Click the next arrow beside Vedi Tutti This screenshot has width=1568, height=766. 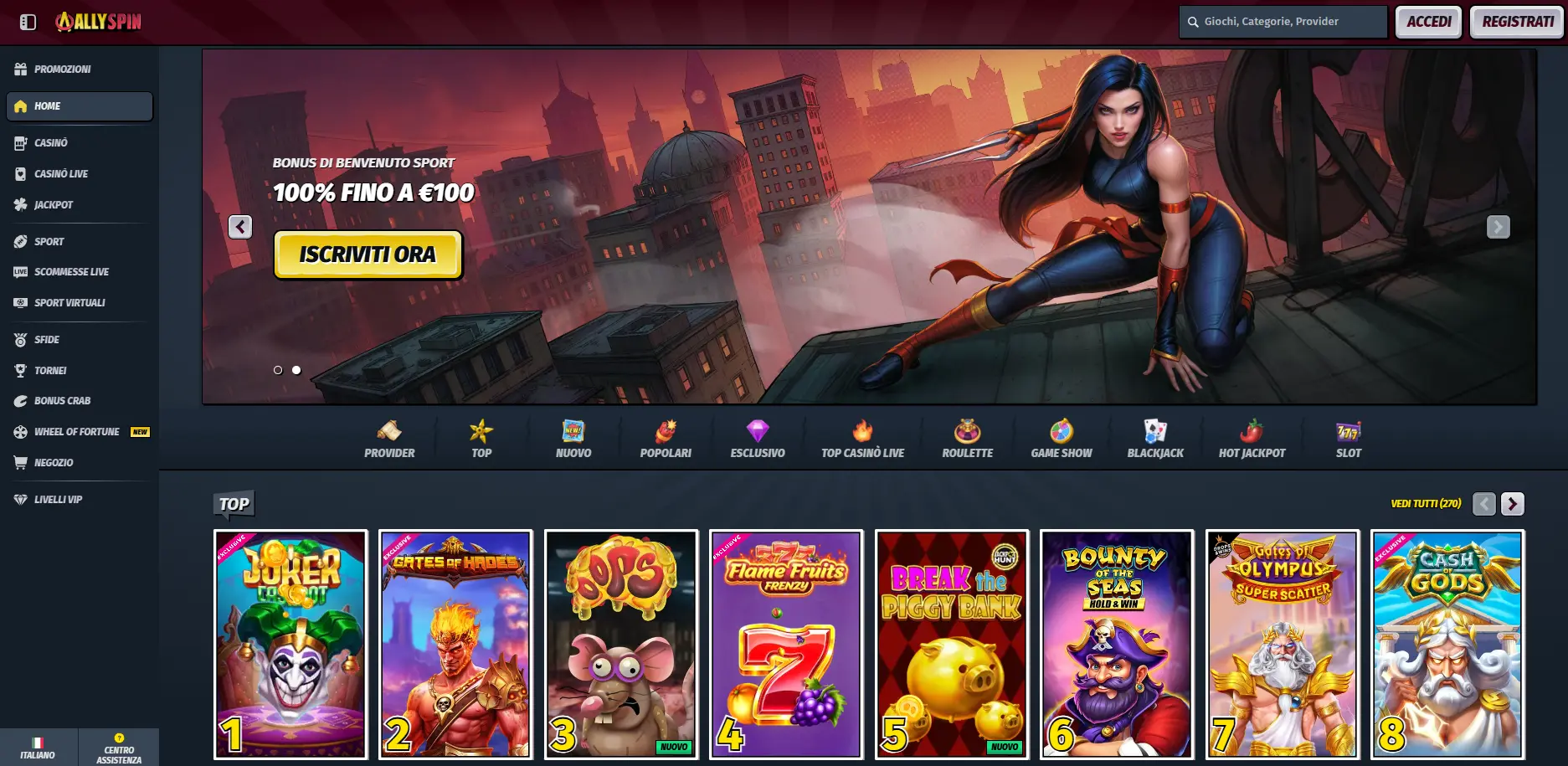[x=1511, y=504]
